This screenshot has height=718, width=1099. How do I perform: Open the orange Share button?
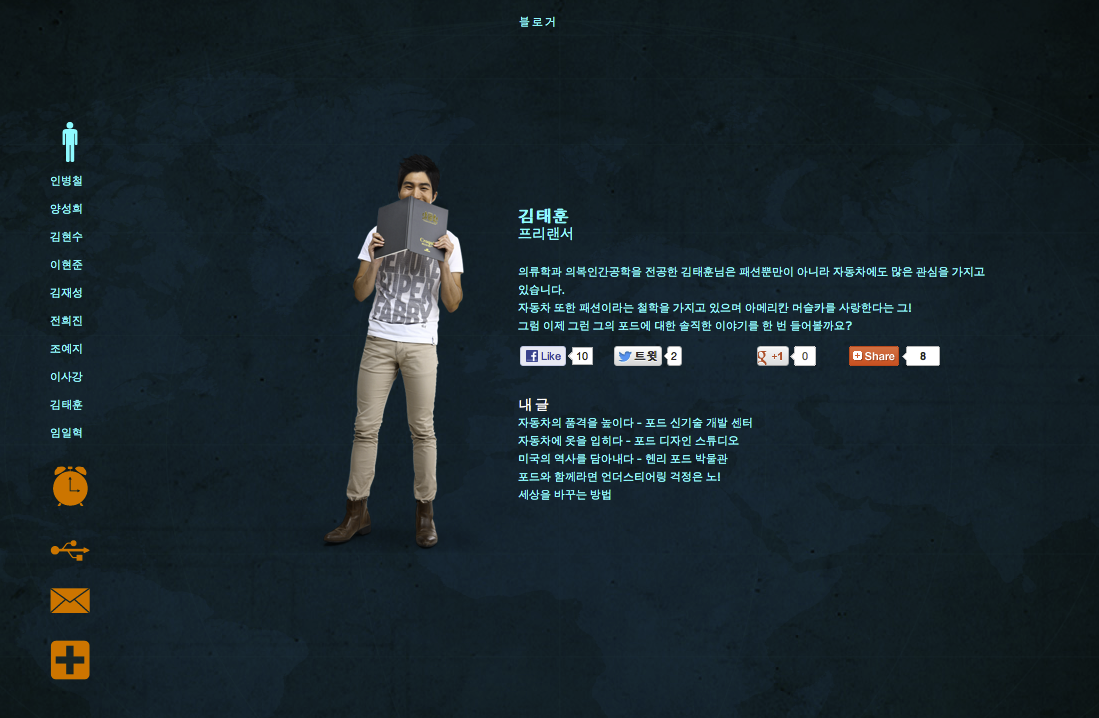click(x=874, y=356)
